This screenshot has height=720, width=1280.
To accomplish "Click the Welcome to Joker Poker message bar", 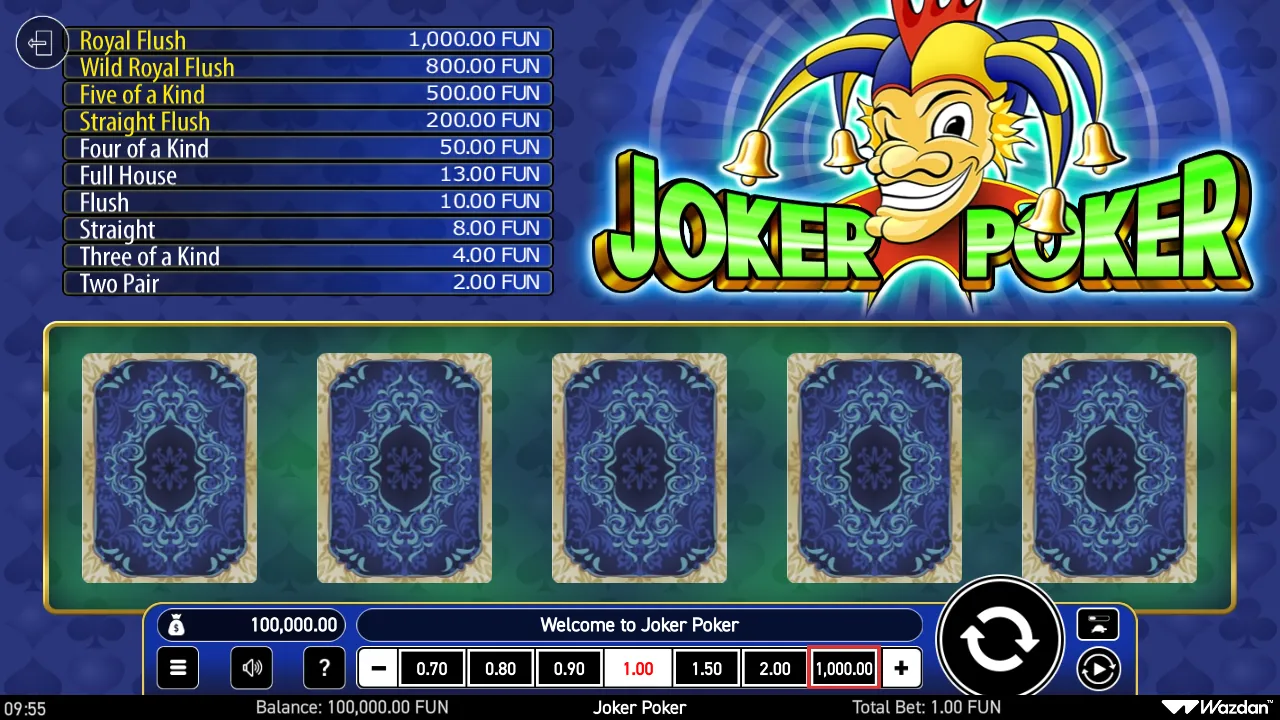I will tap(640, 625).
